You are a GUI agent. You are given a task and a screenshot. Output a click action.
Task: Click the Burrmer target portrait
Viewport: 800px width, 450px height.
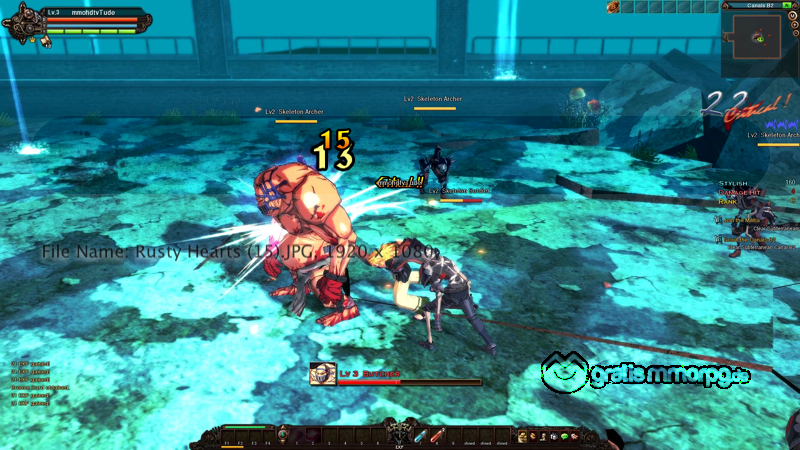[x=322, y=374]
